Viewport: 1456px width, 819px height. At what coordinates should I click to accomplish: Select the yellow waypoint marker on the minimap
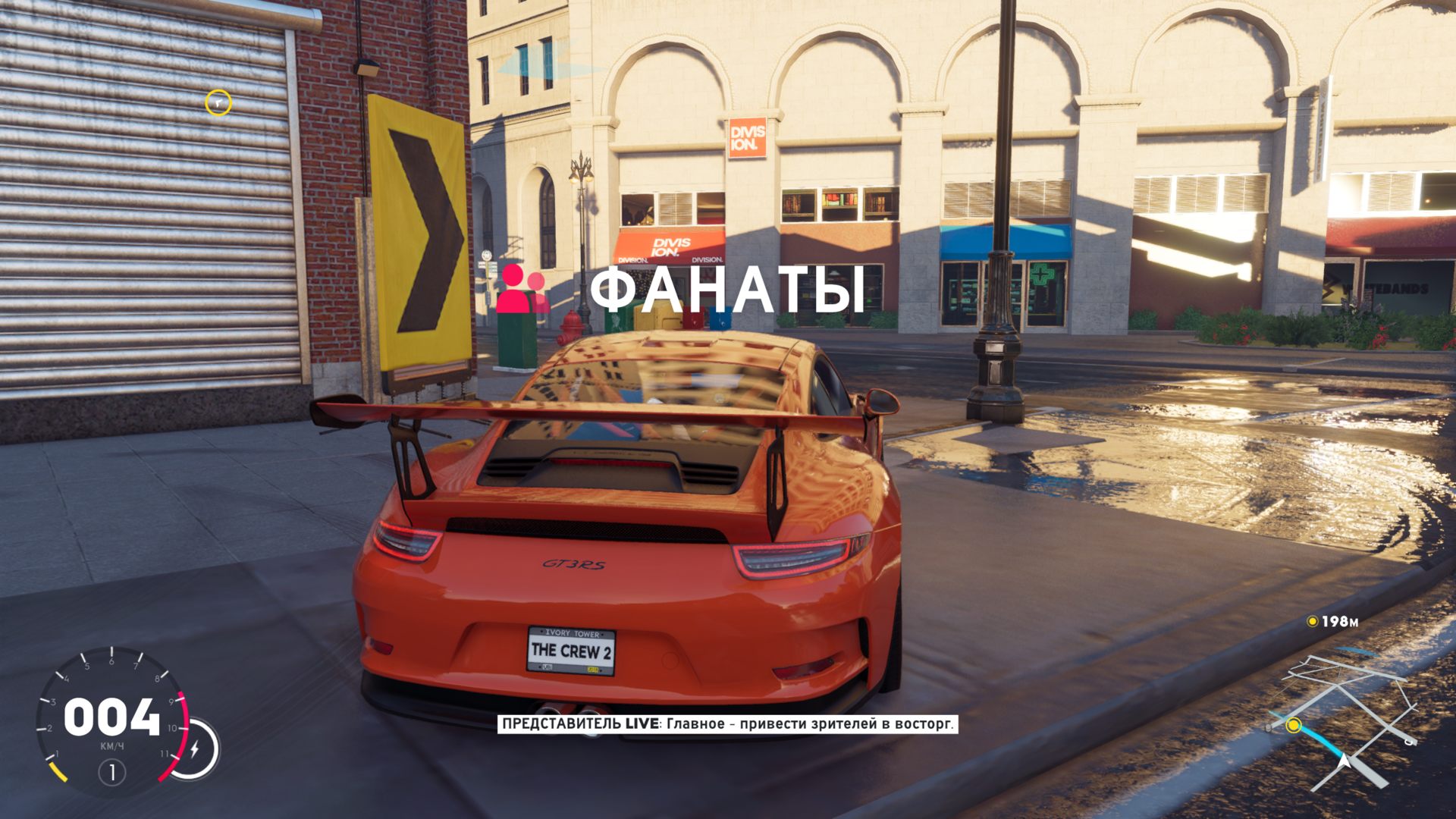[x=1294, y=726]
